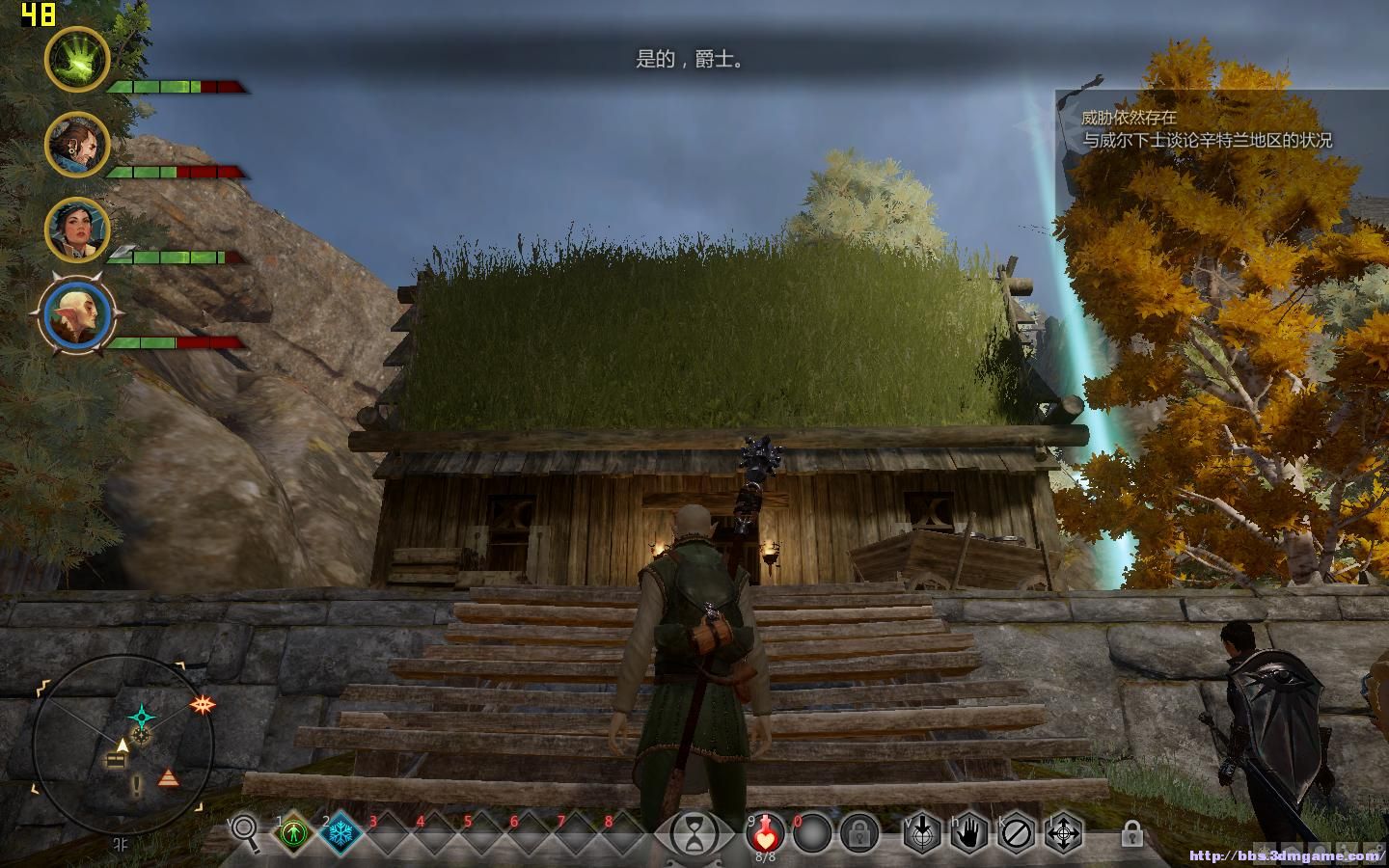The height and width of the screenshot is (868, 1389).
Task: Click the red starburst marker on minimap
Action: 202,705
